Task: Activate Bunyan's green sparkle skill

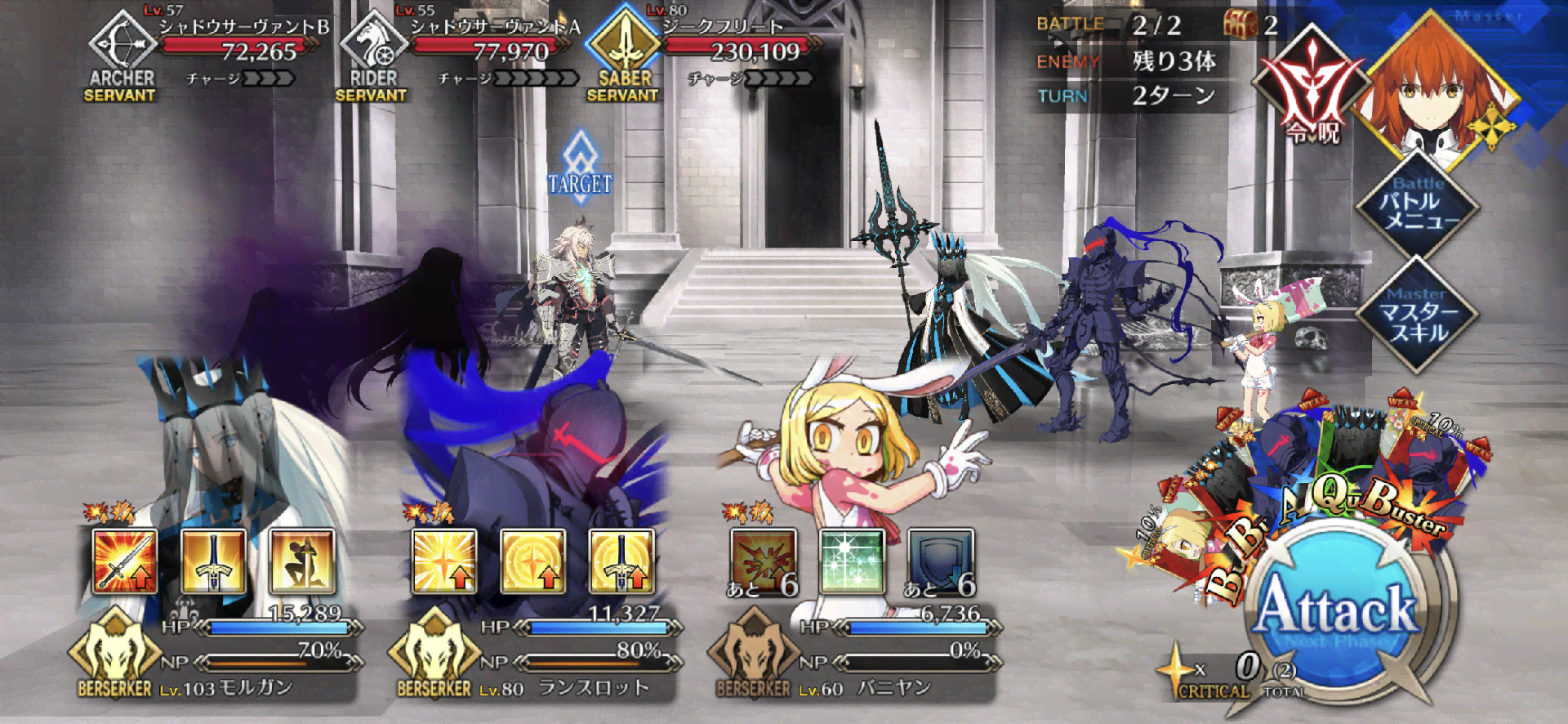Action: pyautogui.click(x=853, y=561)
